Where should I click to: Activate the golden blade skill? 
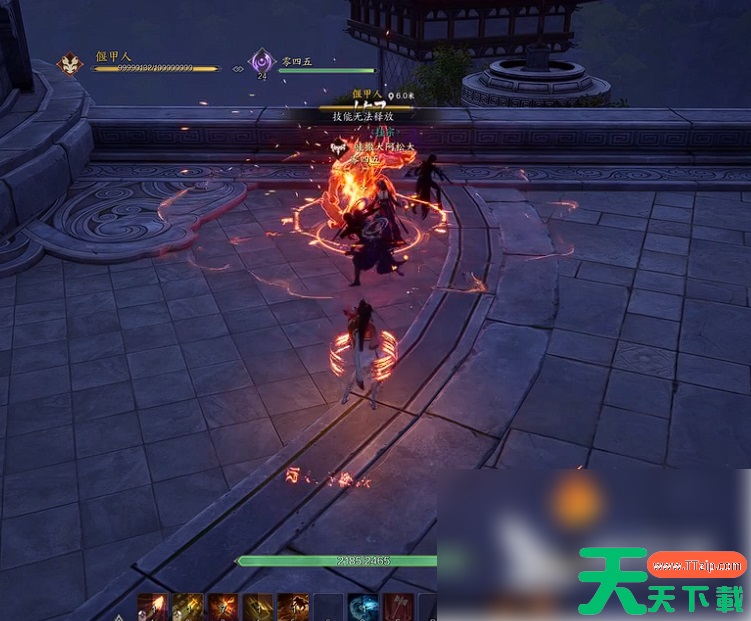click(x=257, y=607)
